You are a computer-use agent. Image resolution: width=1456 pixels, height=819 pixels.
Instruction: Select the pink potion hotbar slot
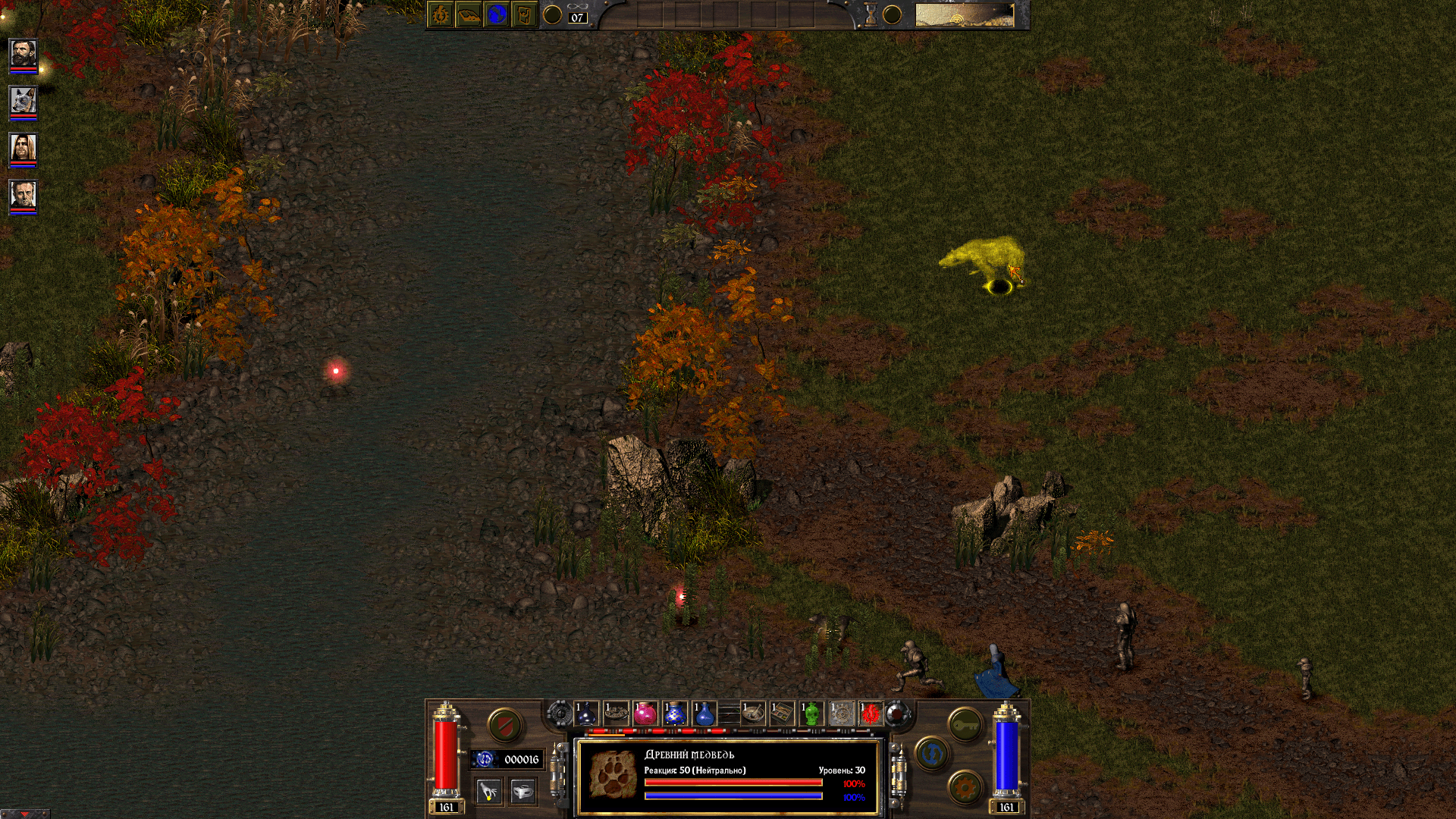click(645, 714)
